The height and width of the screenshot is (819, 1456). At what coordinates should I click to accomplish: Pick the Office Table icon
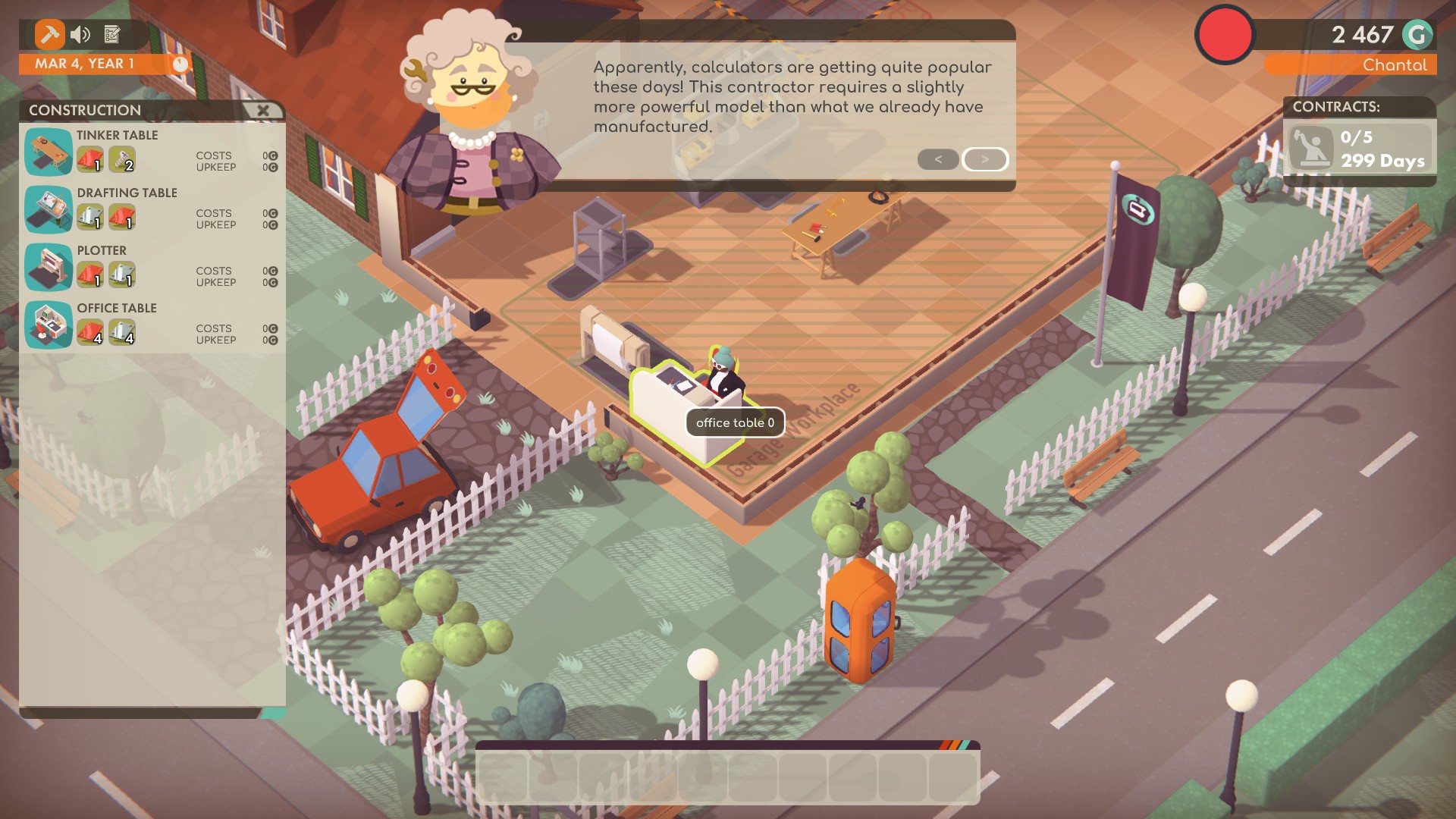48,325
